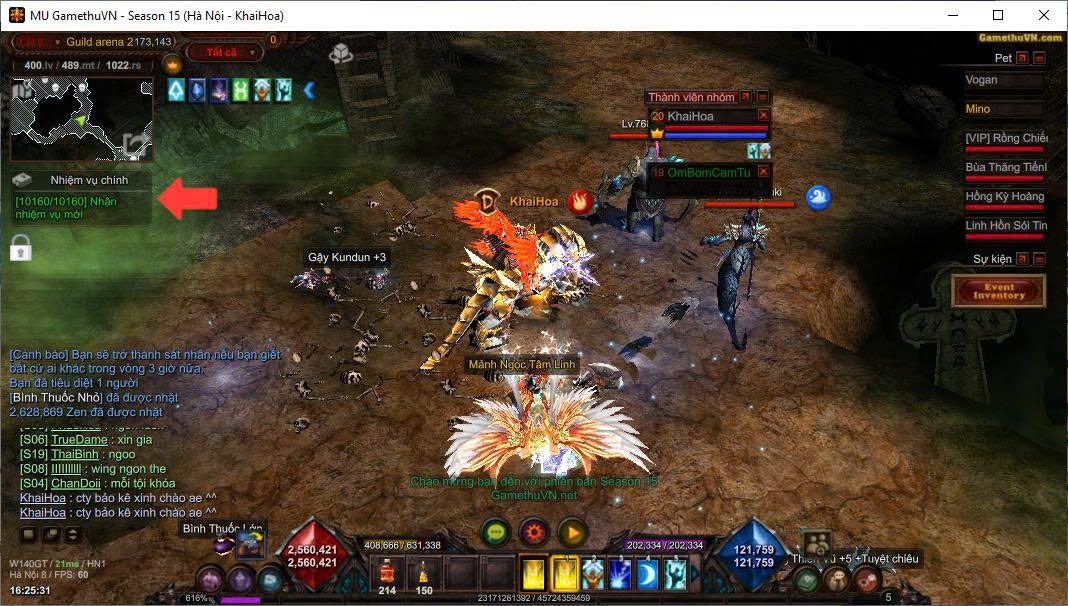This screenshot has height=606, width=1068.
Task: Minimize the Thành viên nhóm party panel
Action: [x=763, y=97]
